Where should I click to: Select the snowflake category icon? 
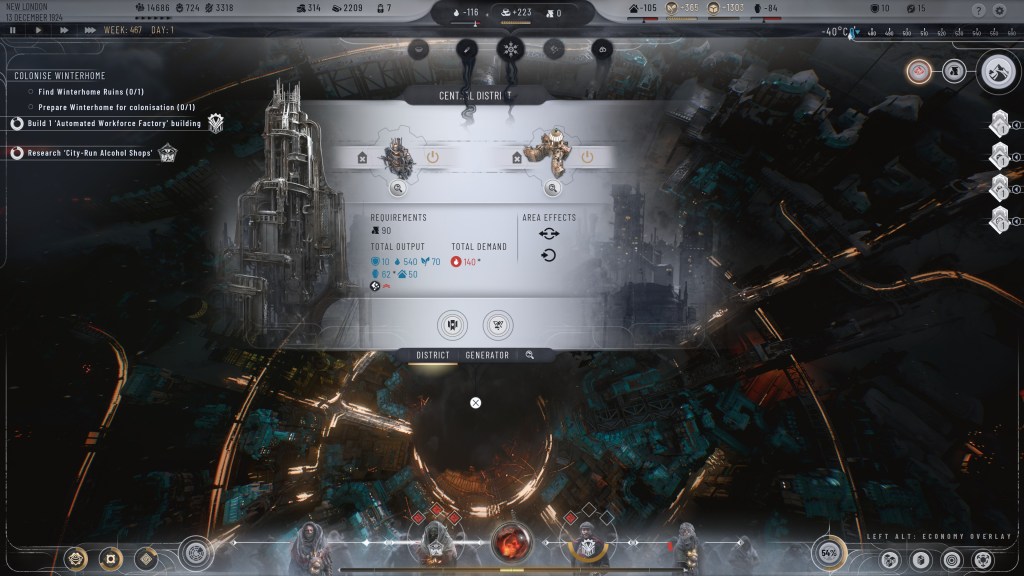coord(511,48)
